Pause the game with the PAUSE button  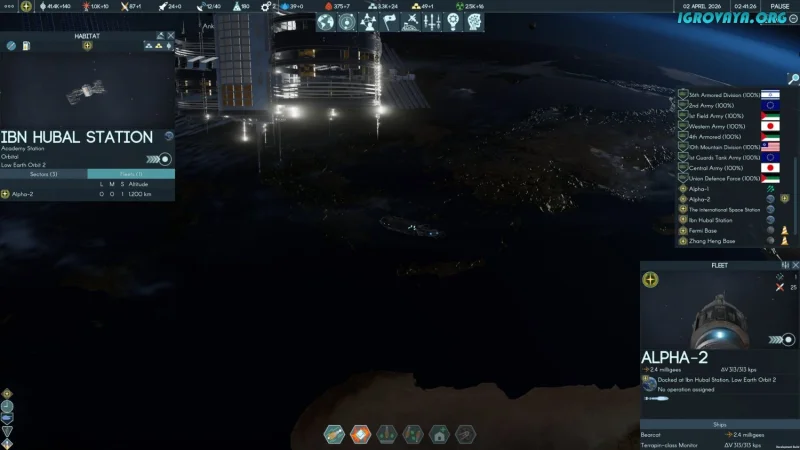(780, 6)
